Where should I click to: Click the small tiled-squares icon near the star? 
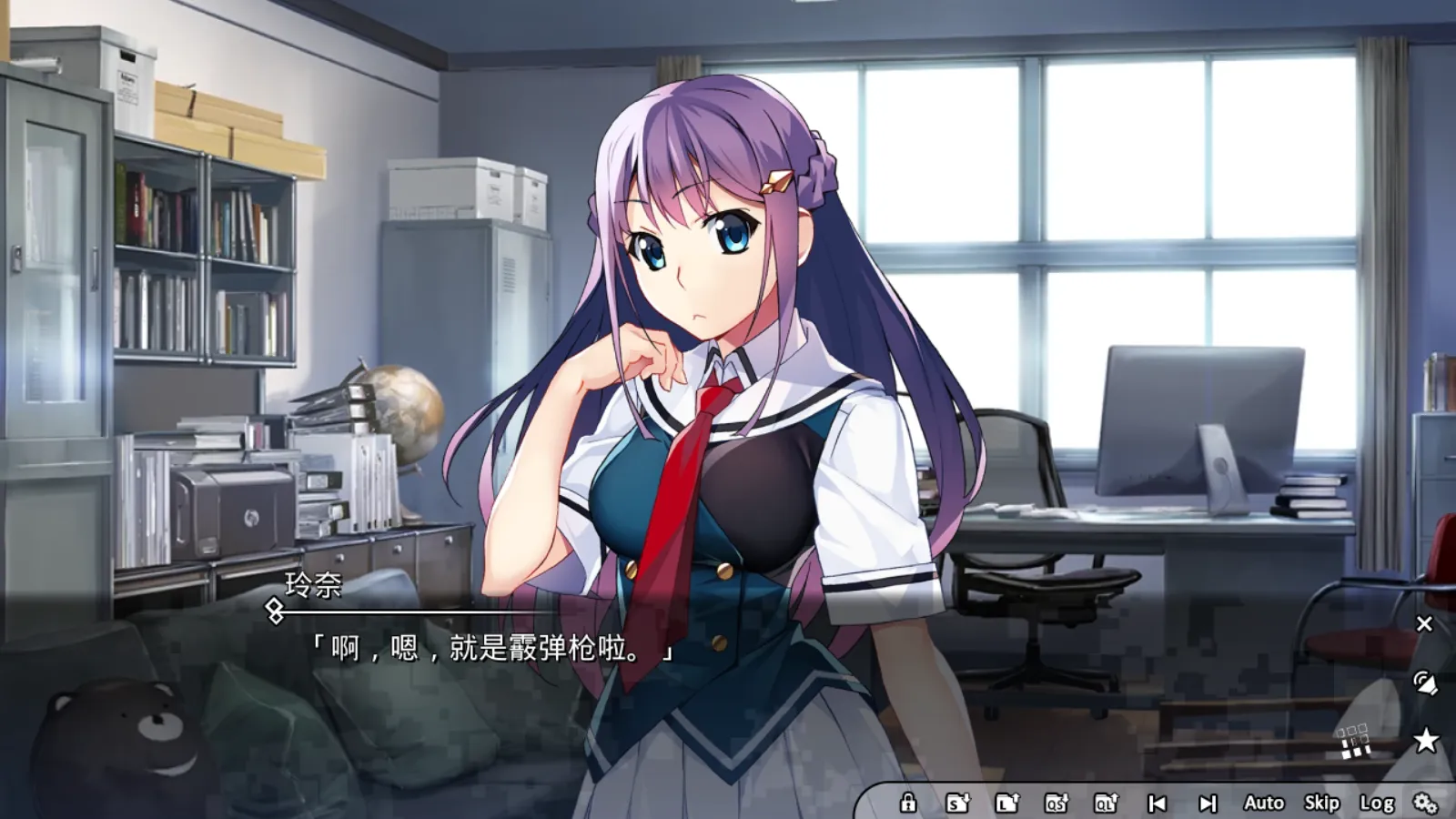1355,741
